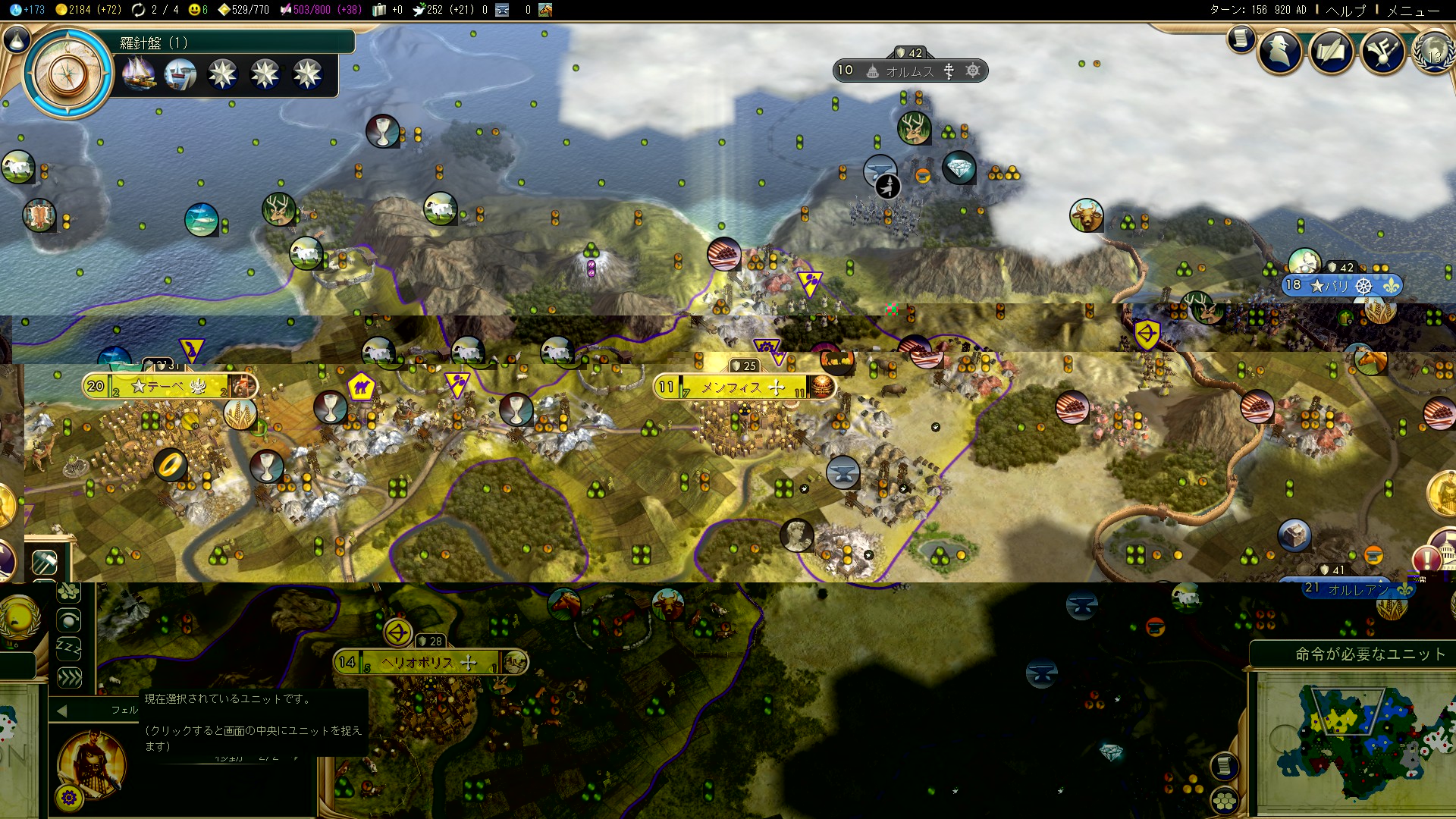Select previous unit with left arrow
The image size is (1456, 819).
(62, 711)
